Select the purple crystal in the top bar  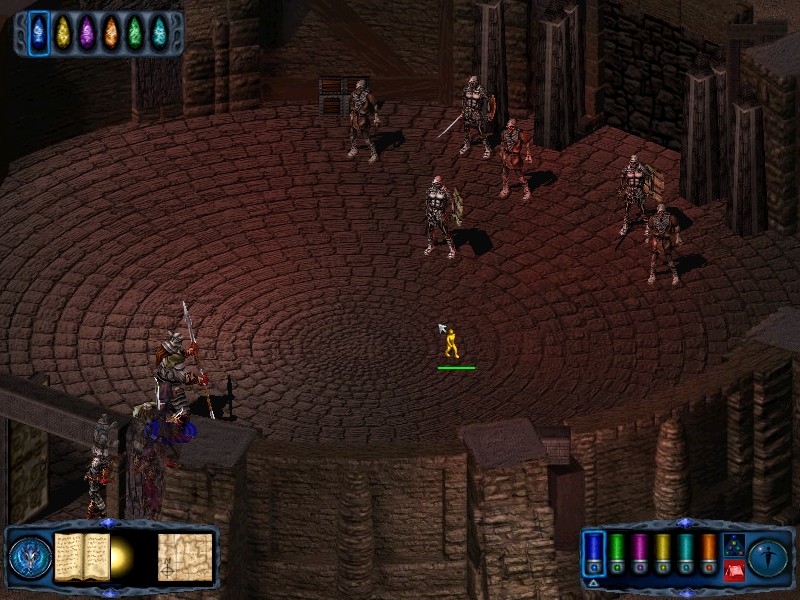pyautogui.click(x=86, y=32)
